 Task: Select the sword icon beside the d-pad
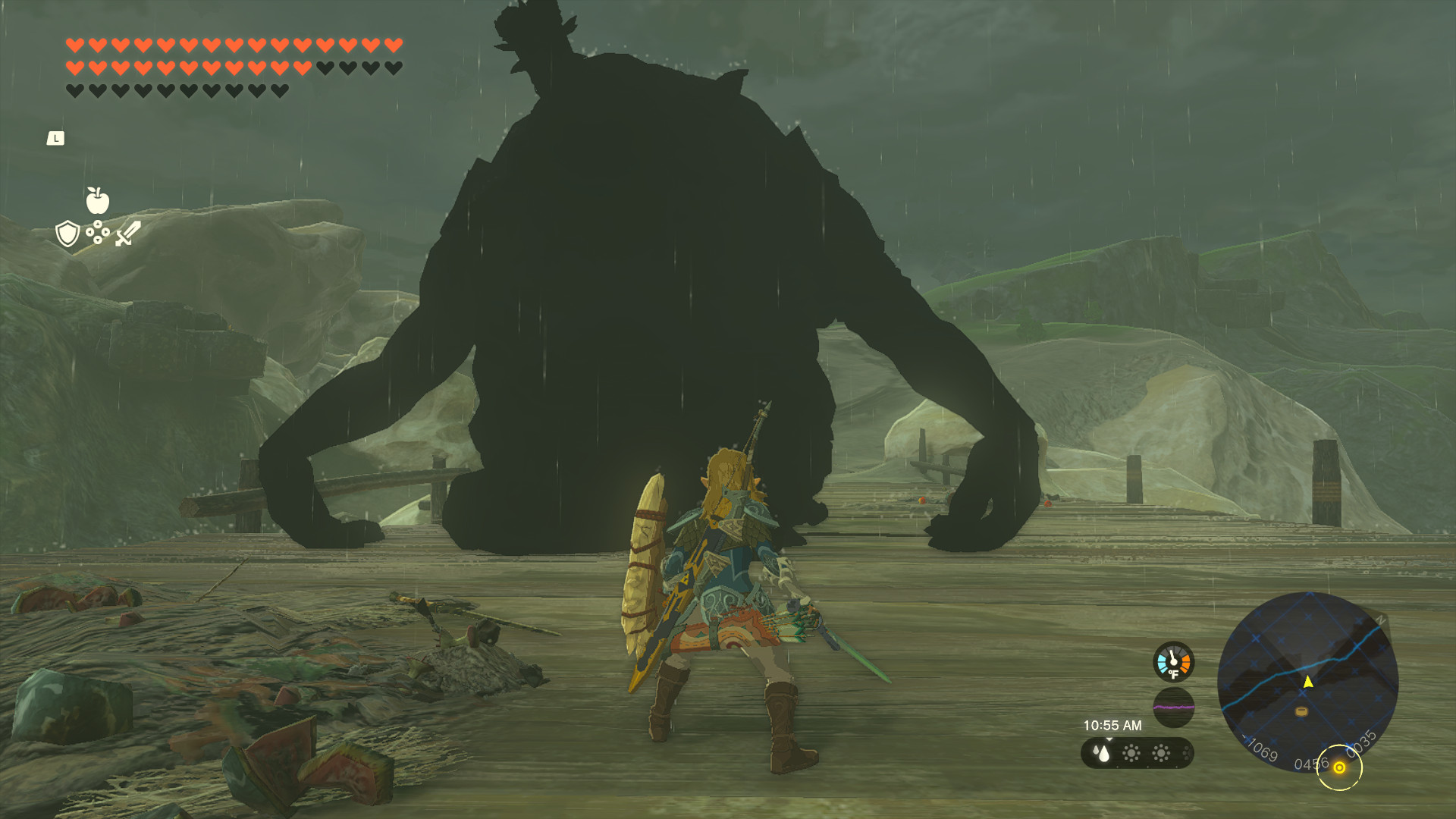(x=126, y=234)
